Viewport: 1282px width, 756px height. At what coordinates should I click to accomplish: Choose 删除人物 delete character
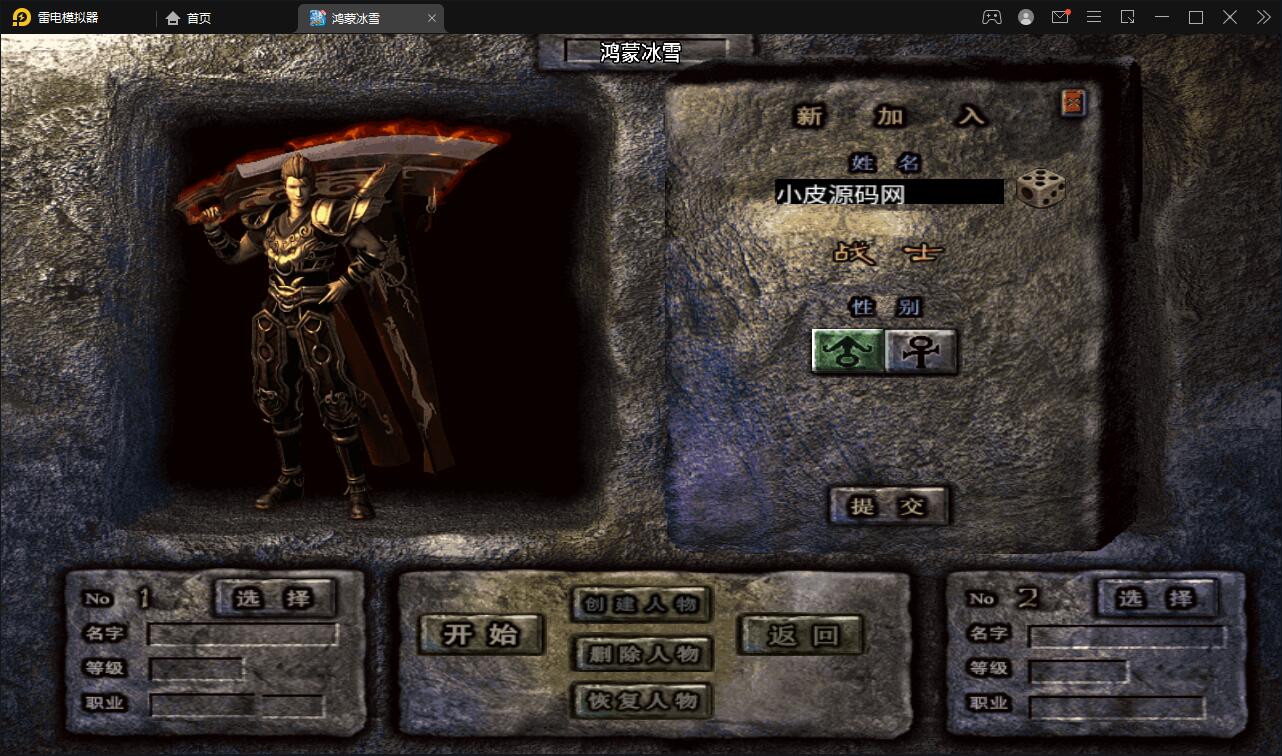(x=642, y=654)
